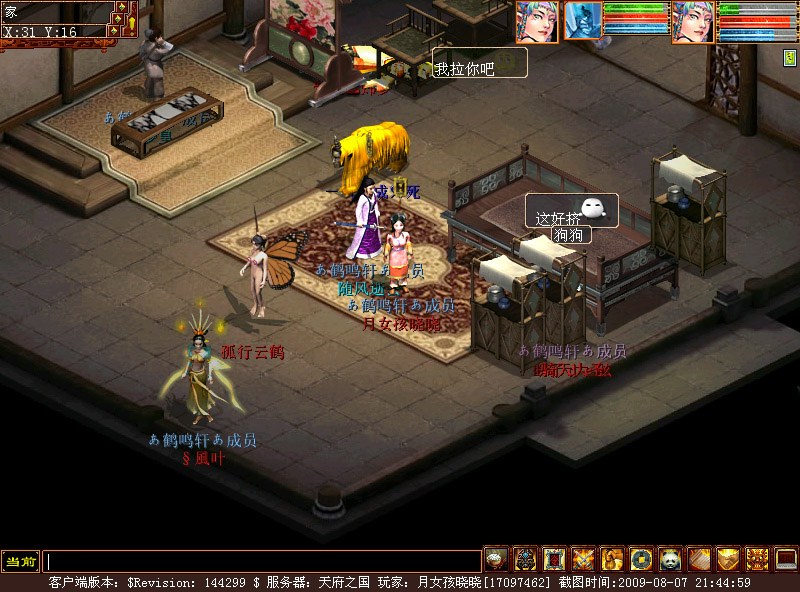800x592 pixels.
Task: Click the golden seated figure icon
Action: point(612,560)
